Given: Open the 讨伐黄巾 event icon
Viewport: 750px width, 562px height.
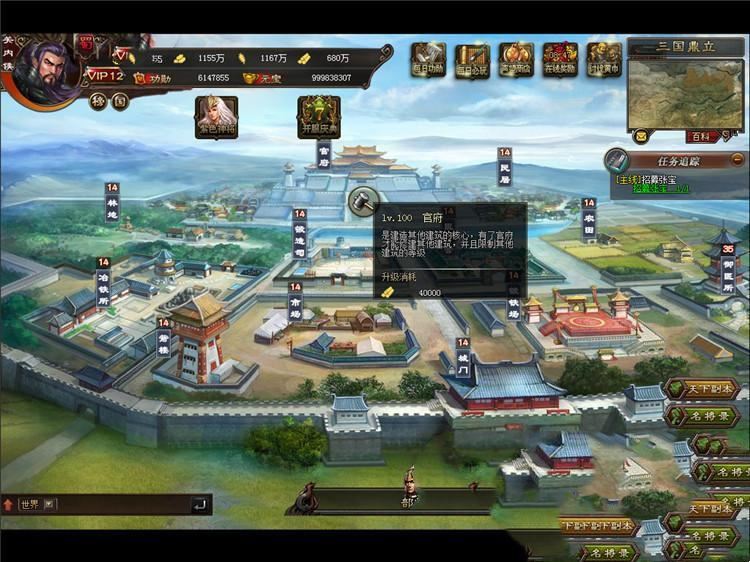Looking at the screenshot, I should pos(604,59).
